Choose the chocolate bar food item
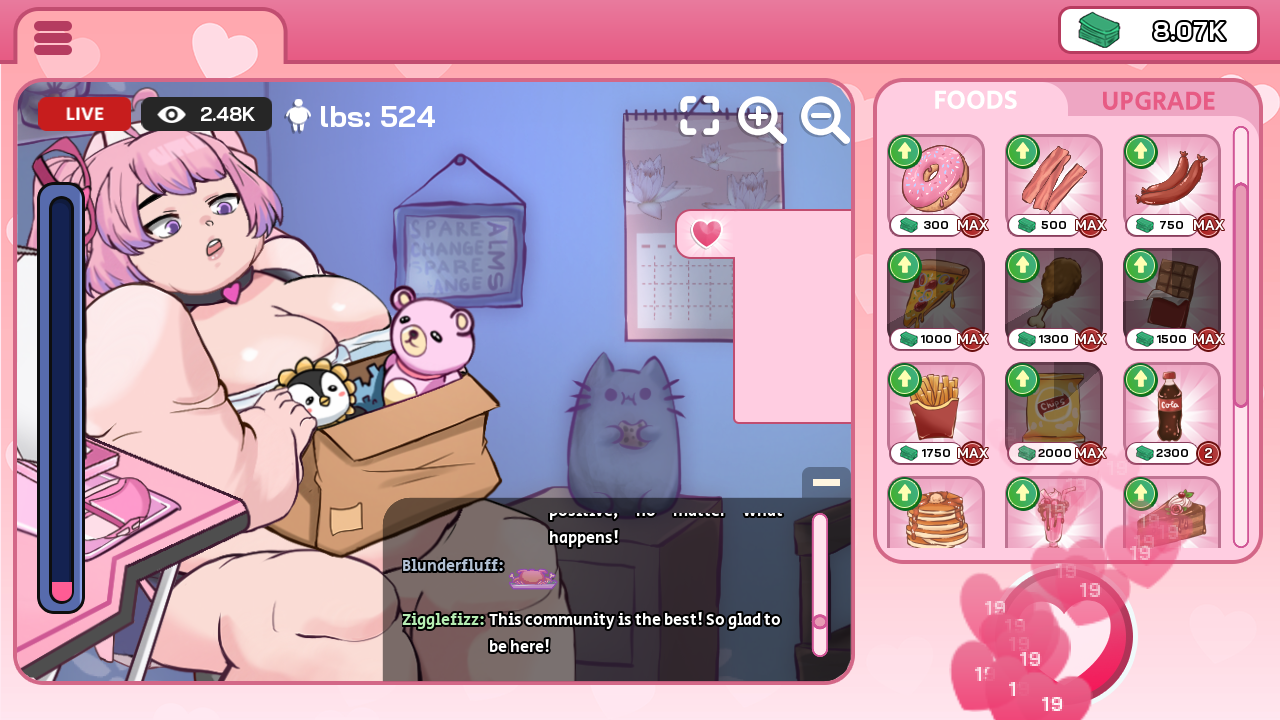Viewport: 1280px width, 720px height. click(1172, 294)
